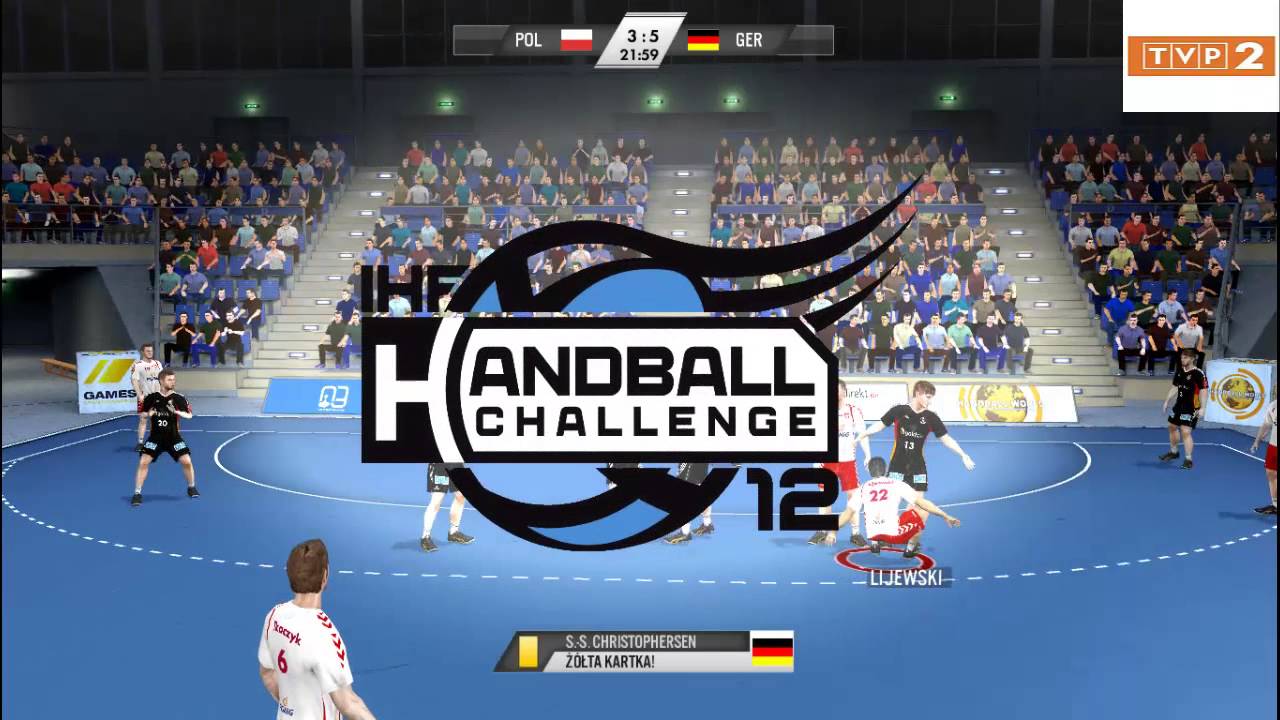This screenshot has height=720, width=1280.
Task: Click the German flag beside ŻÓŁTA KARTKA
Action: pos(770,651)
